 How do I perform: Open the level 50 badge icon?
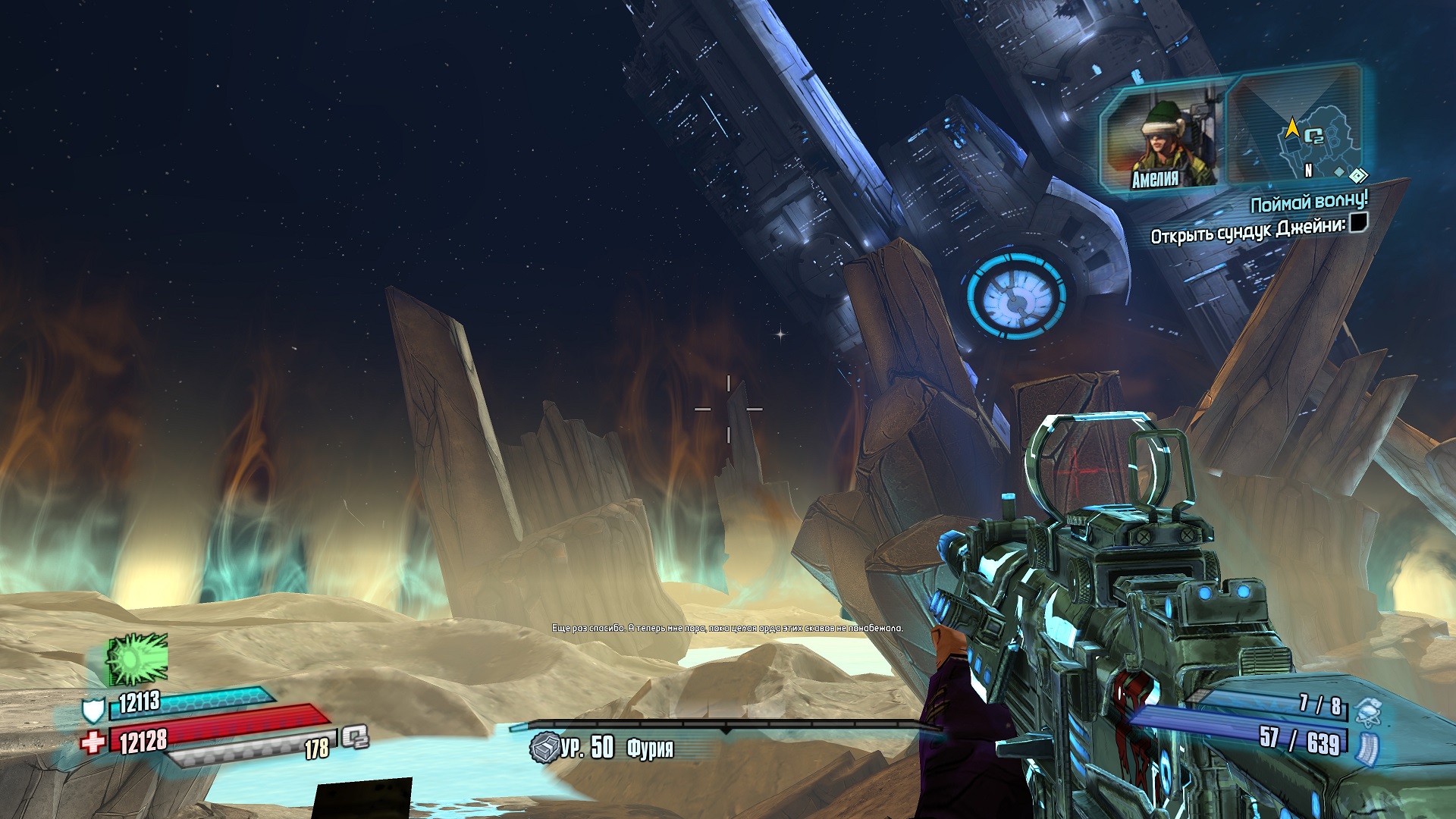tap(544, 748)
